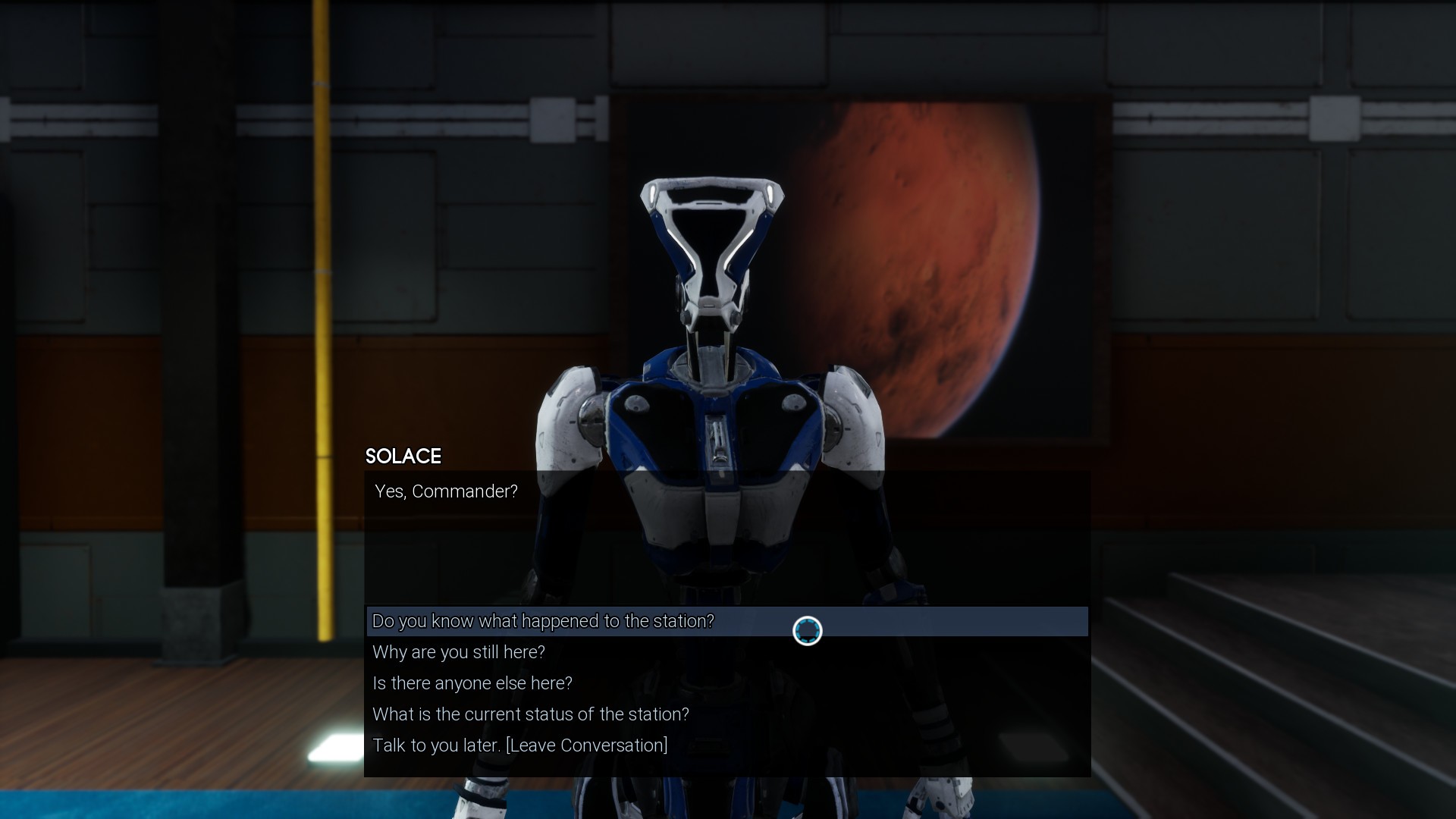Click the second dialogue choice in the menu
The width and height of the screenshot is (1456, 819).
pyautogui.click(x=458, y=651)
